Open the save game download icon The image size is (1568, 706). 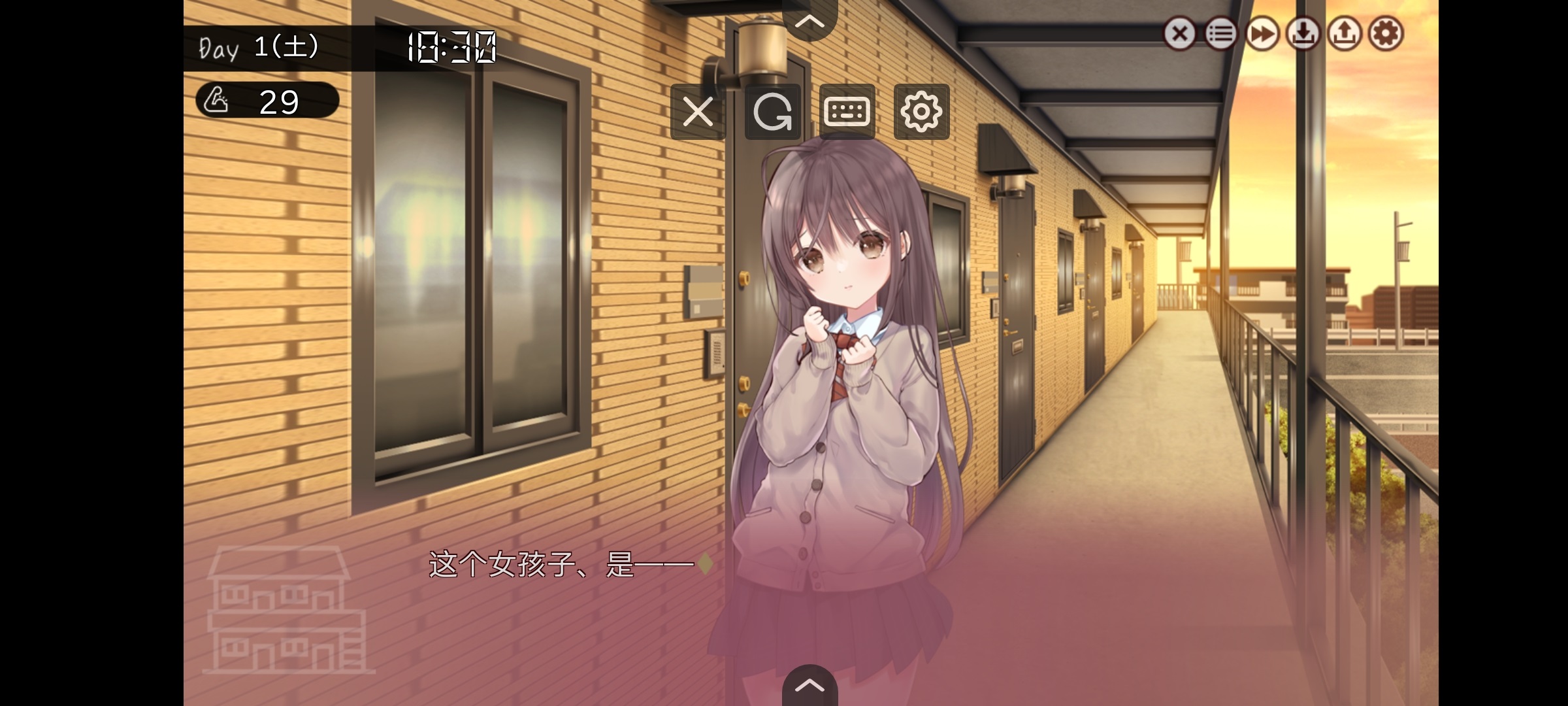(x=1304, y=33)
